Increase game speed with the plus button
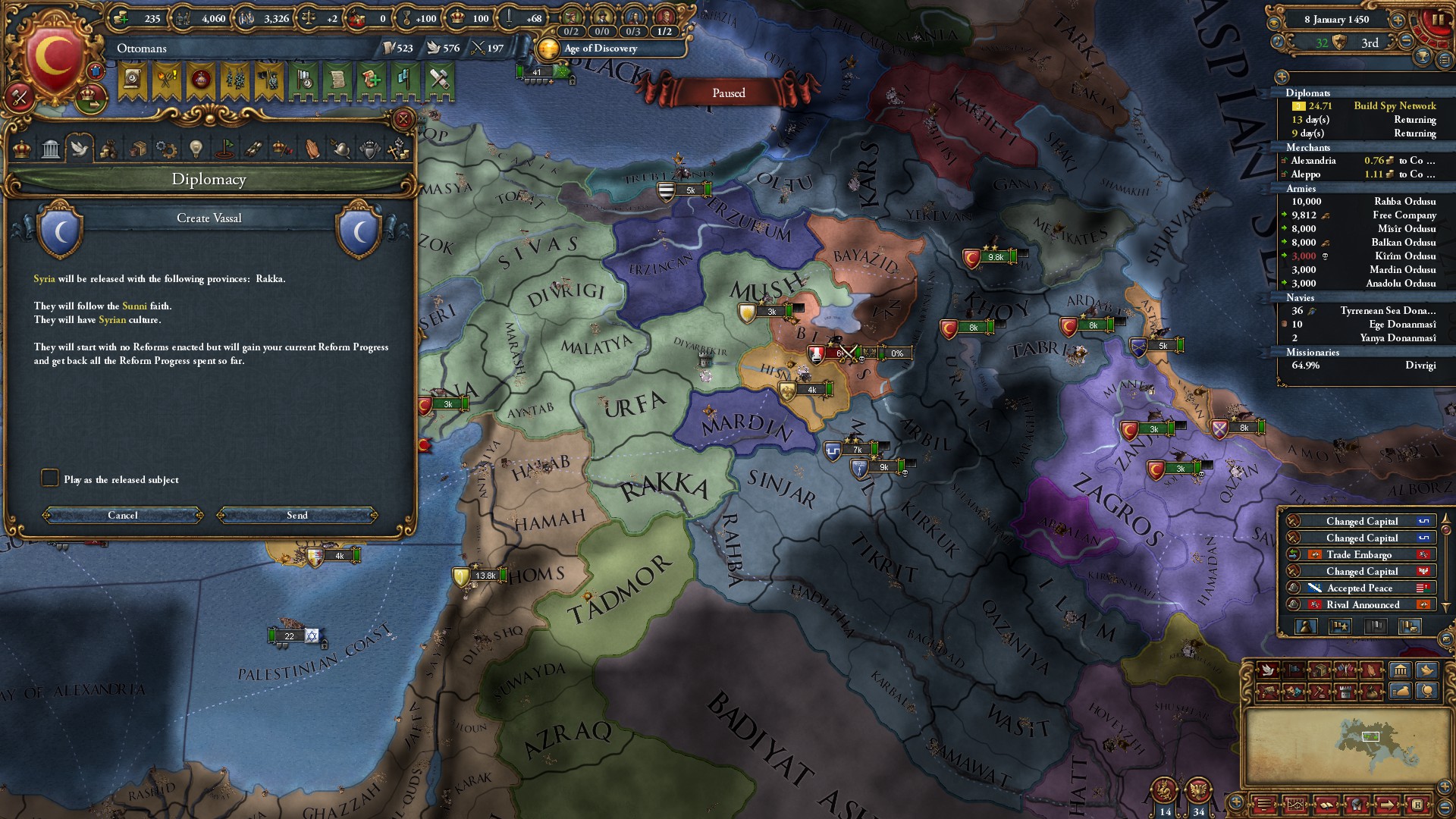Image resolution: width=1456 pixels, height=819 pixels. pos(1397,20)
